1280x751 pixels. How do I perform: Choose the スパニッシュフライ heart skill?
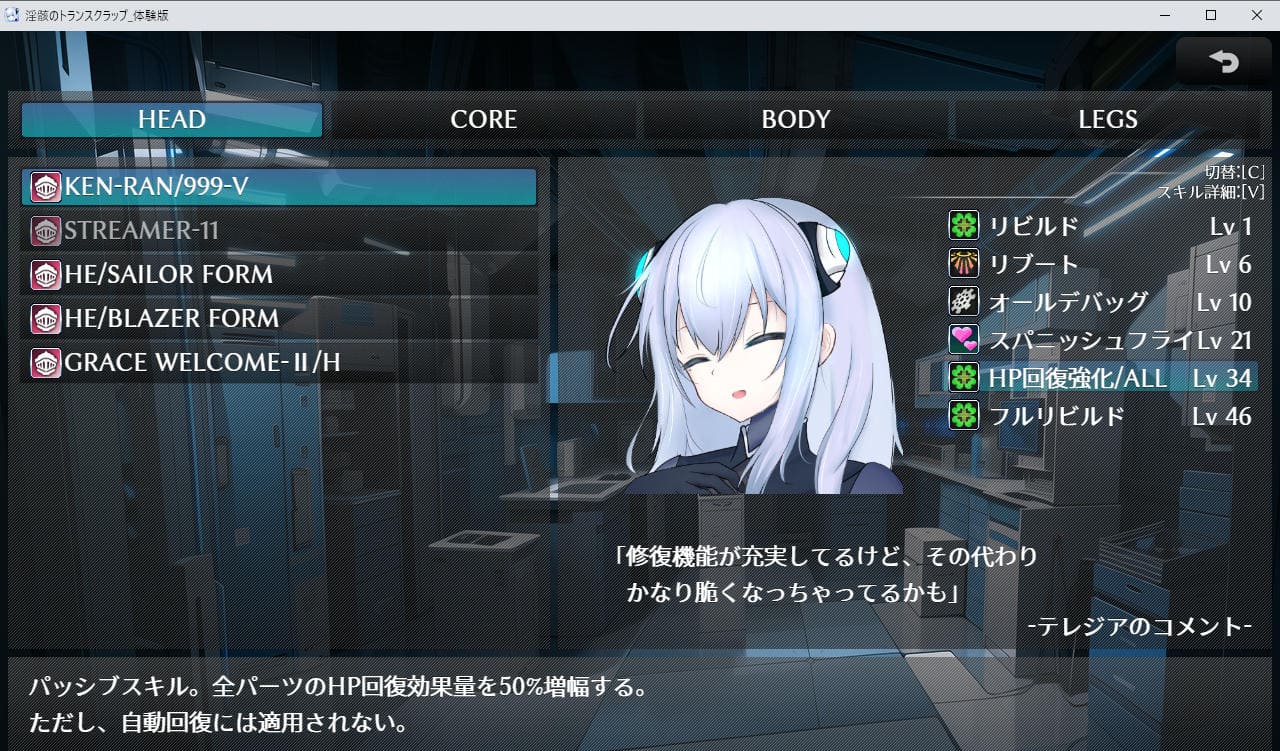1100,340
